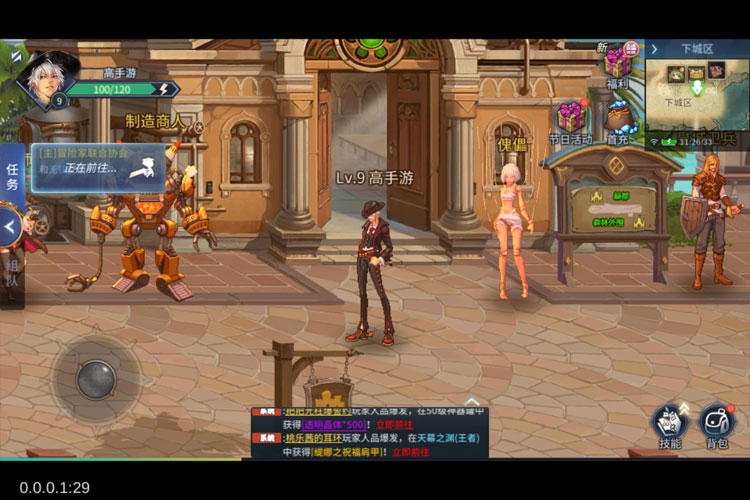
Task: Tap the virtual joystick knob
Action: point(97,377)
